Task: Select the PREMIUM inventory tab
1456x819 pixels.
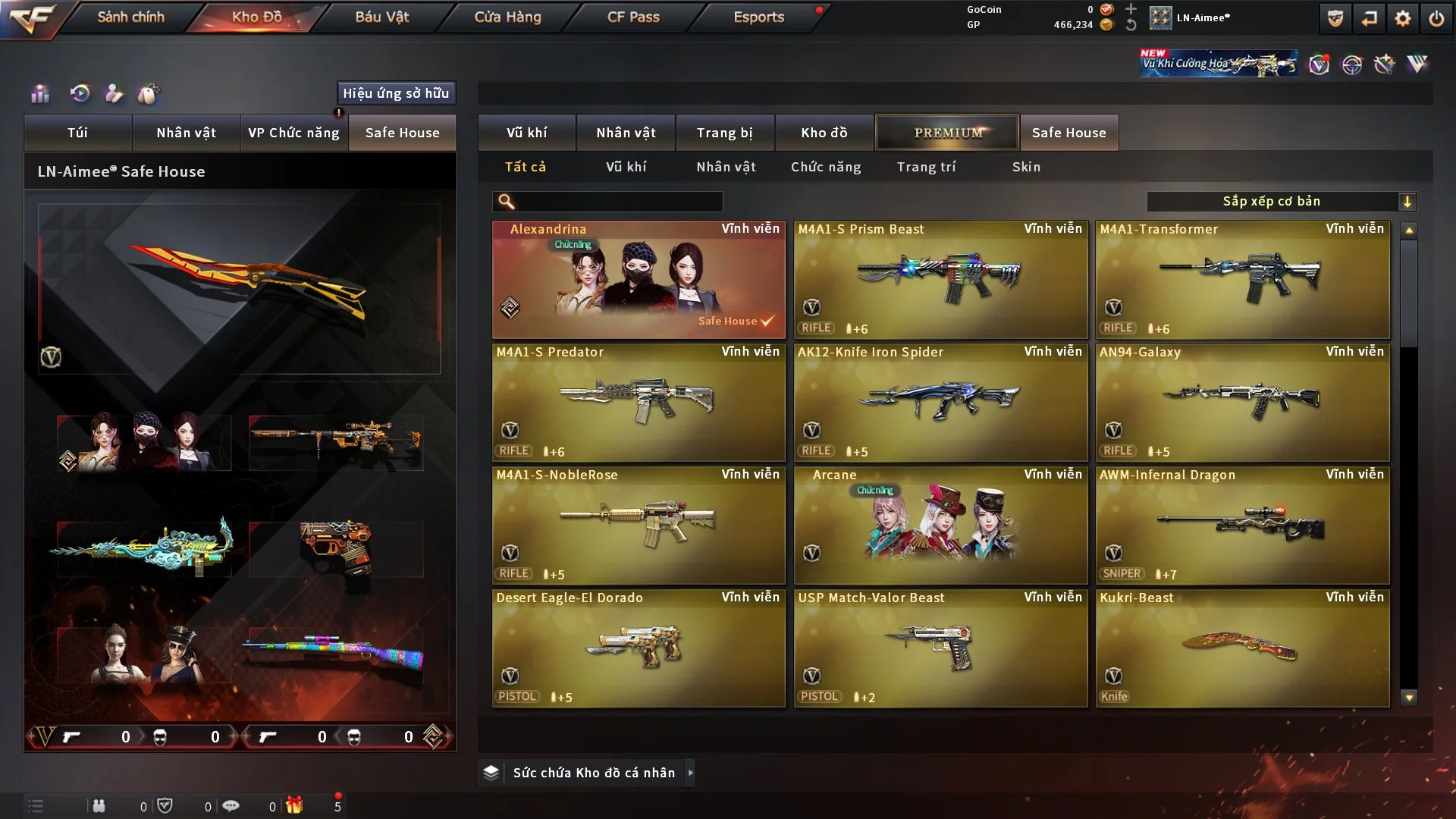Action: 947,133
